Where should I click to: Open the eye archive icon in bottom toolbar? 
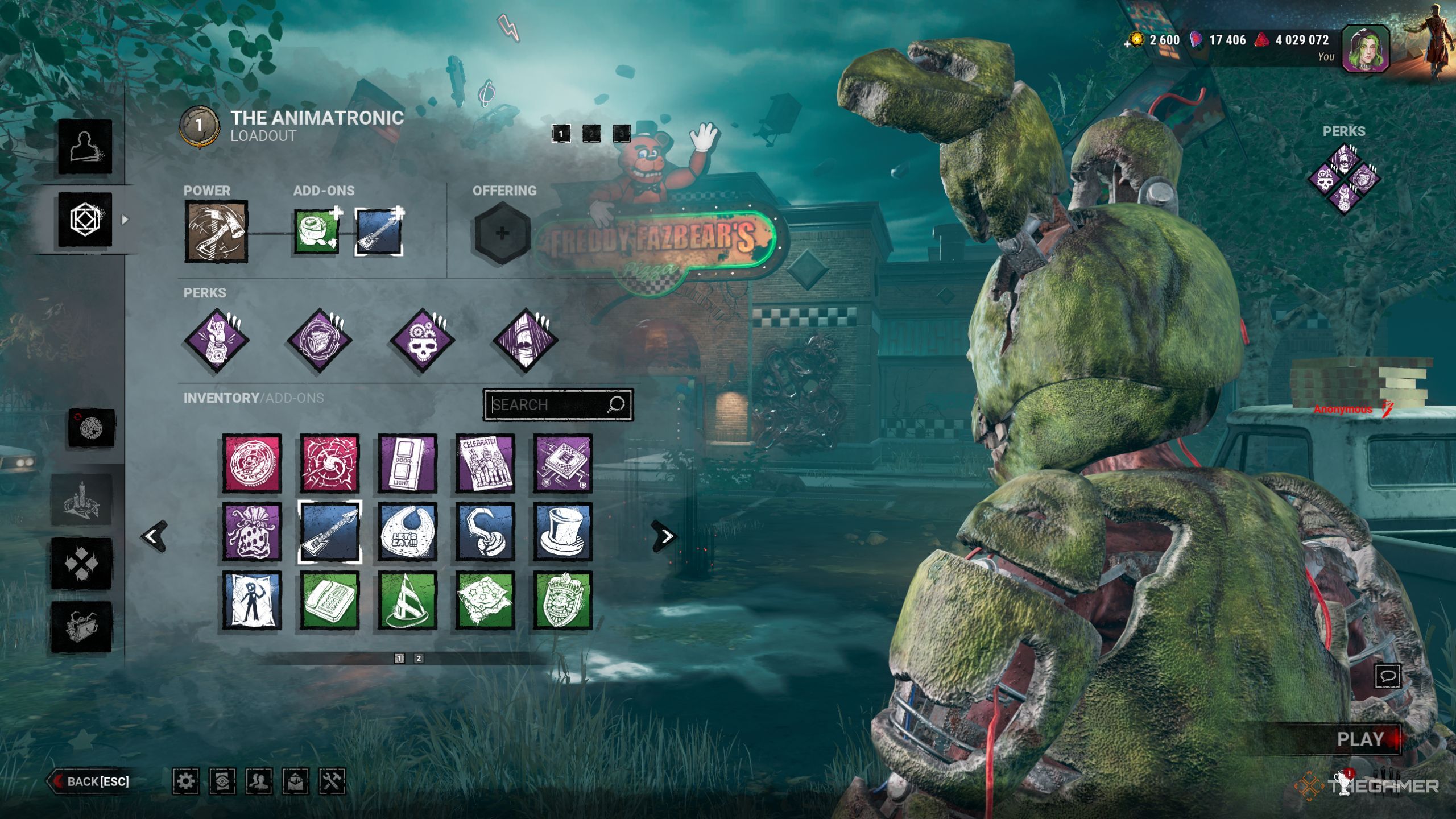click(222, 781)
